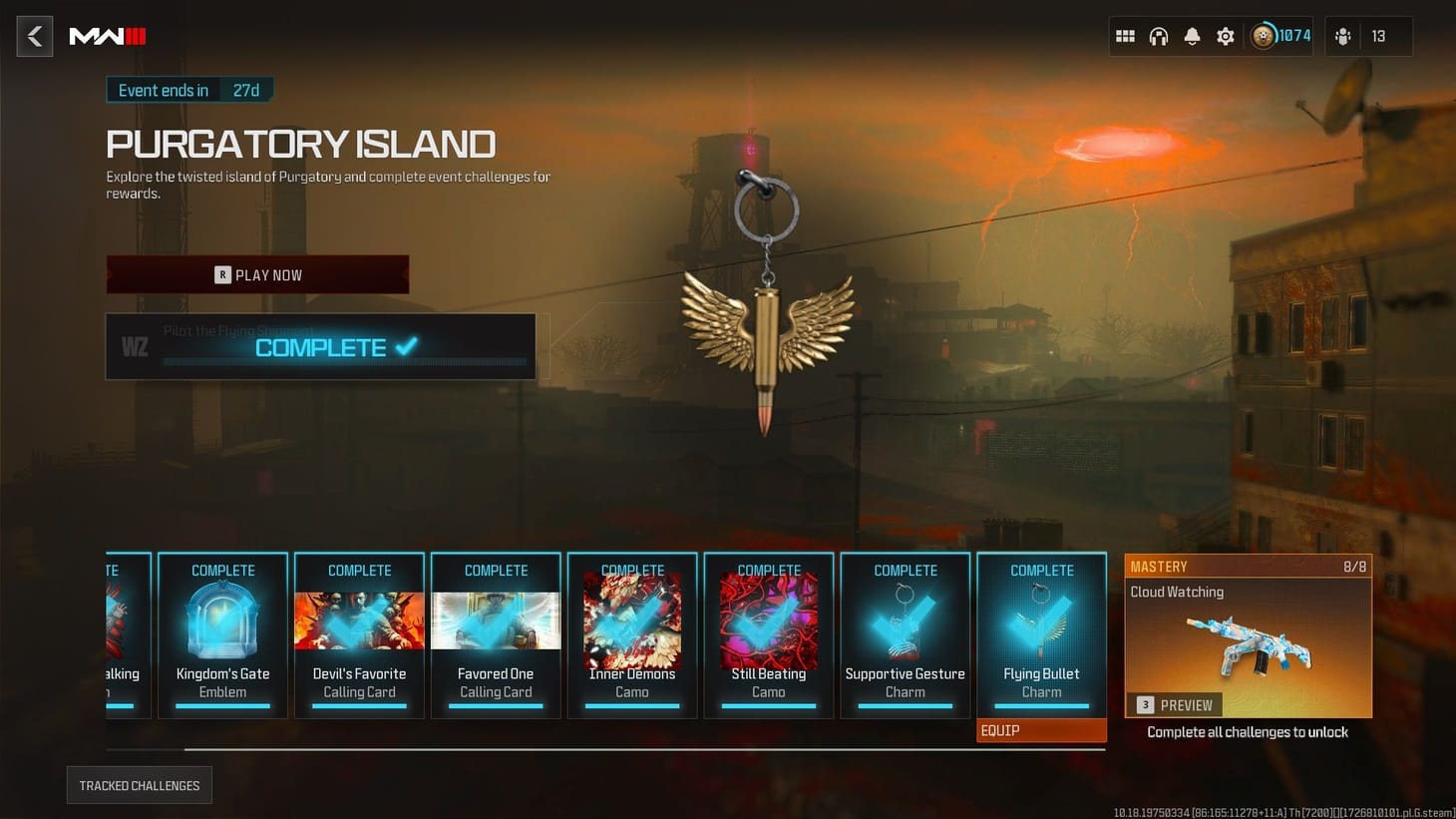Equip the Flying Bullet Charm
The width and height of the screenshot is (1456, 819).
coord(1040,730)
